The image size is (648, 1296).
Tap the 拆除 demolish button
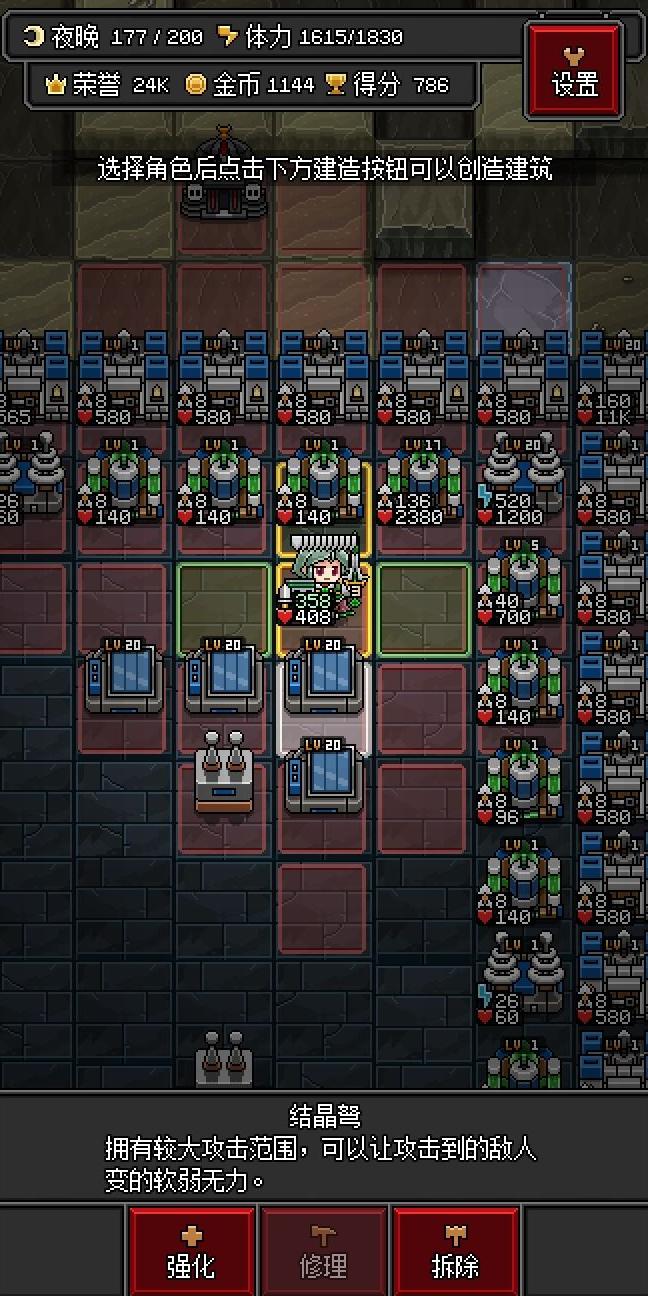(x=455, y=1251)
